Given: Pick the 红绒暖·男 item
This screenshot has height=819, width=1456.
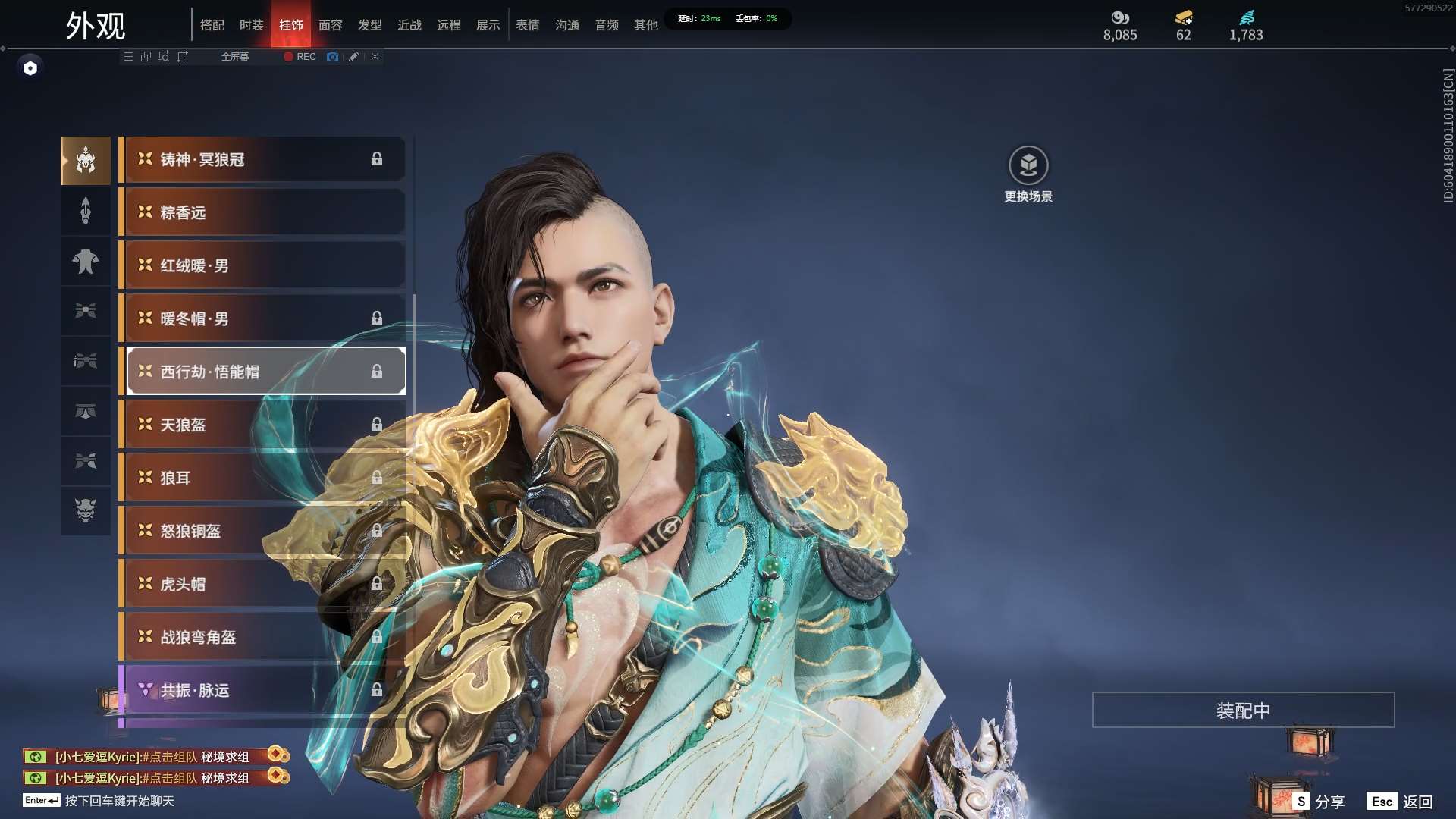Looking at the screenshot, I should (262, 265).
